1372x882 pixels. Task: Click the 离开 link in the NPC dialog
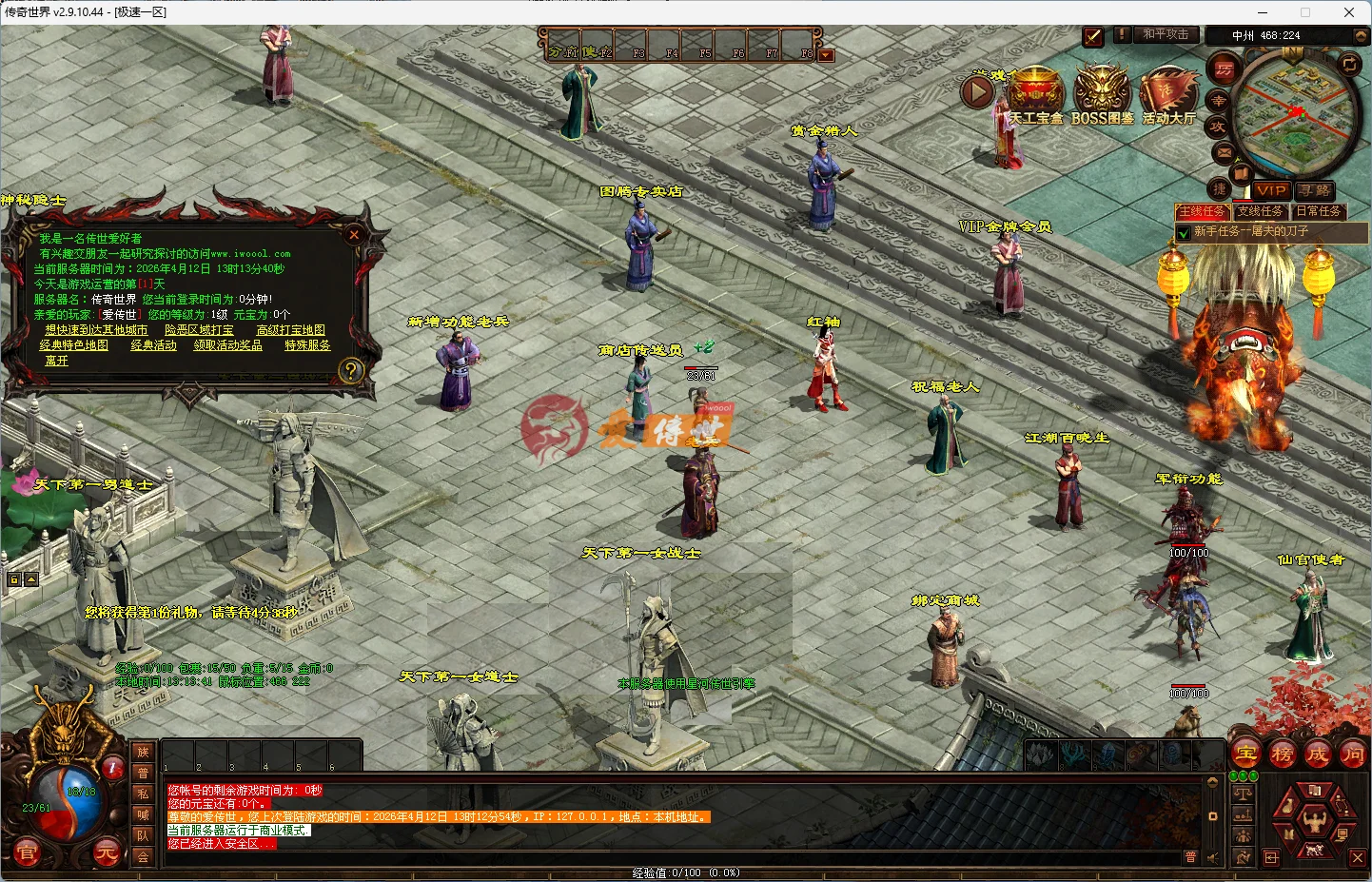tap(55, 361)
